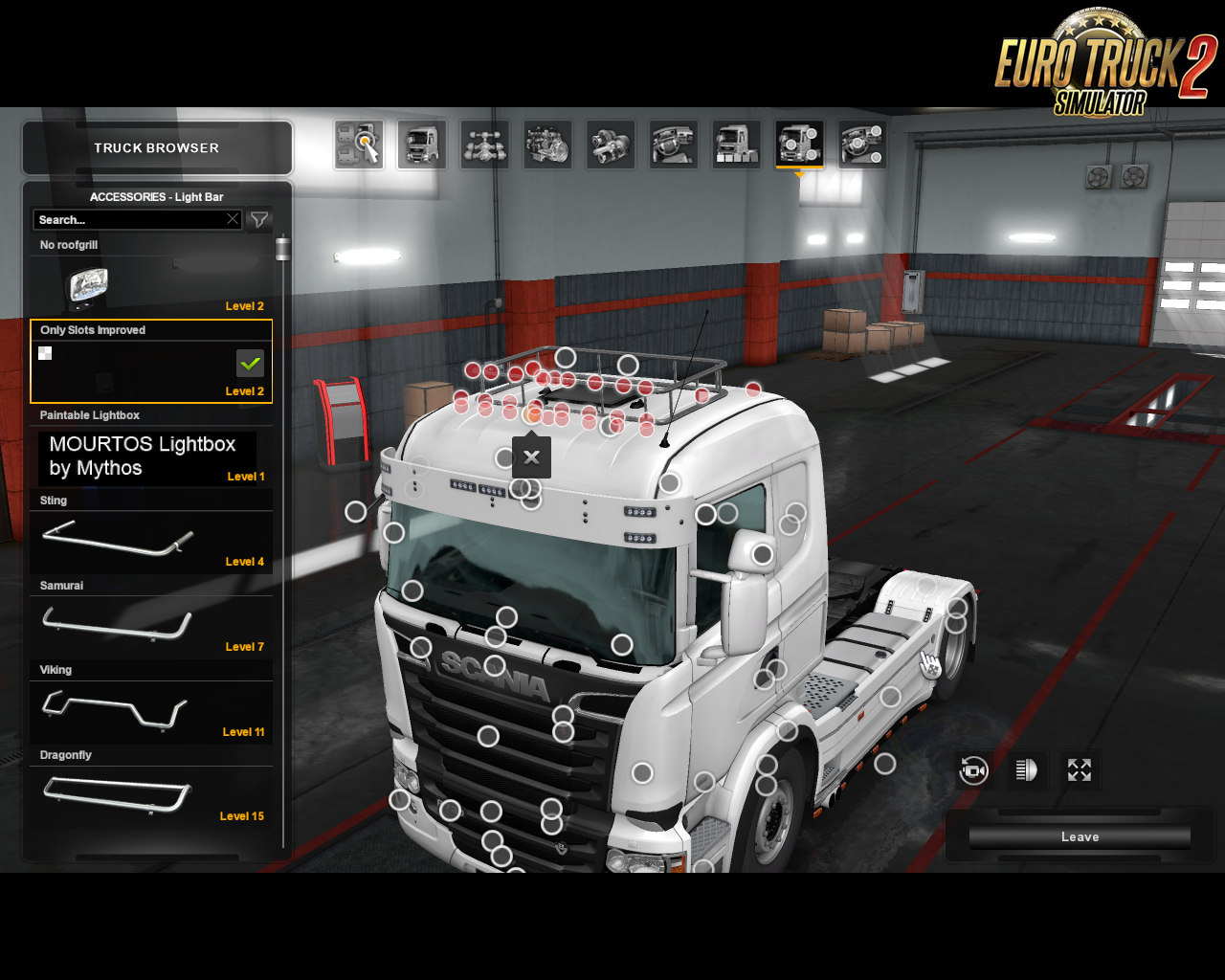Image resolution: width=1225 pixels, height=980 pixels.
Task: Open the transmission configuration icon
Action: (x=611, y=144)
